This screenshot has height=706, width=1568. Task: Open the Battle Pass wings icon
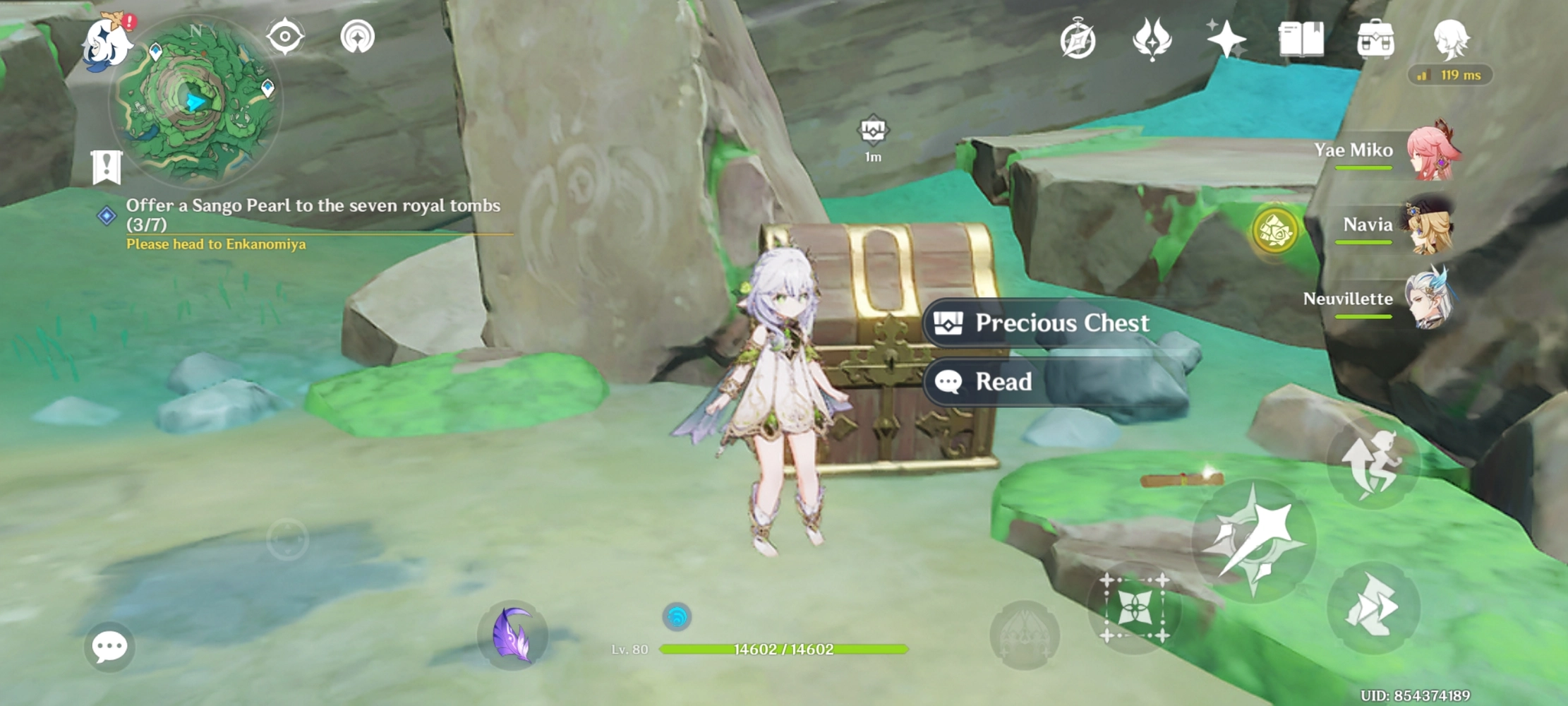pos(1151,41)
